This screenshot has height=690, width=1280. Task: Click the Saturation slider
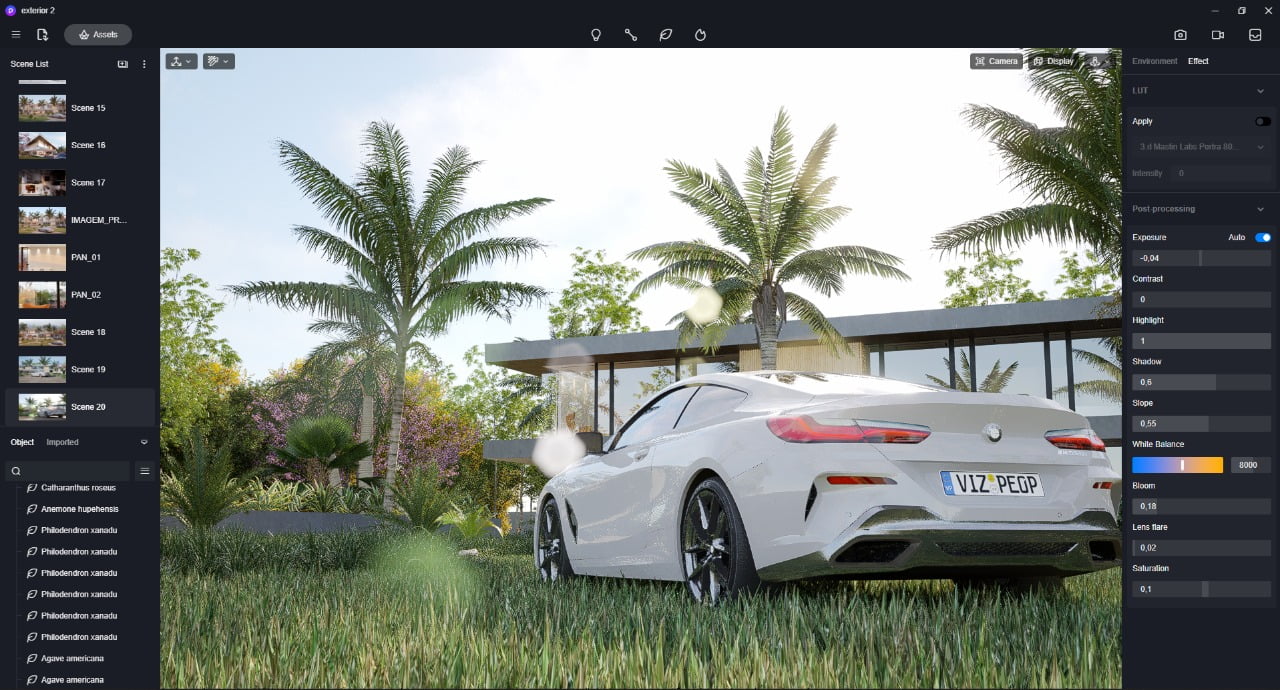click(x=1200, y=589)
